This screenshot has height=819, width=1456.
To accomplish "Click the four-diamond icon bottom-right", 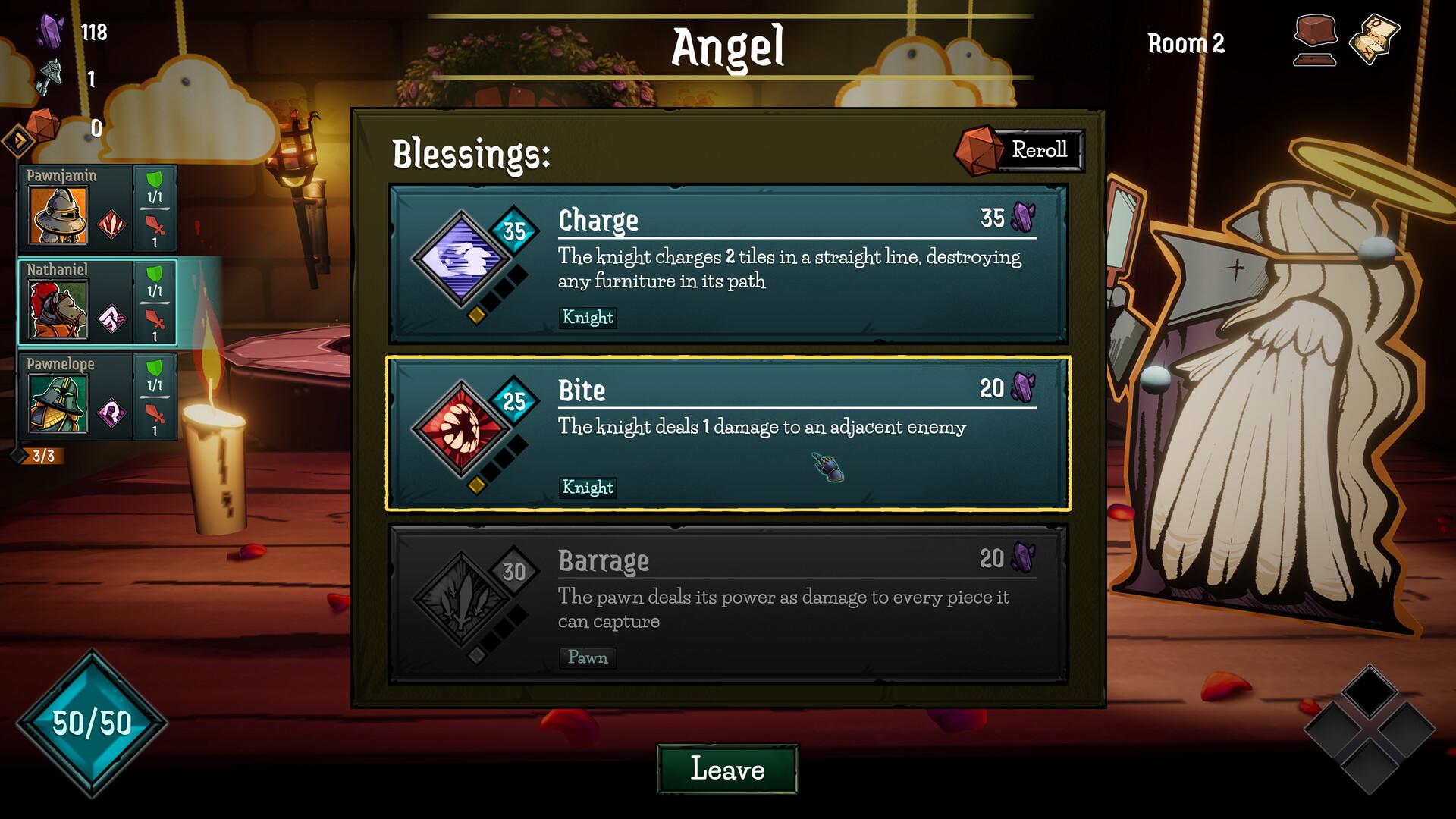I will point(1369,732).
